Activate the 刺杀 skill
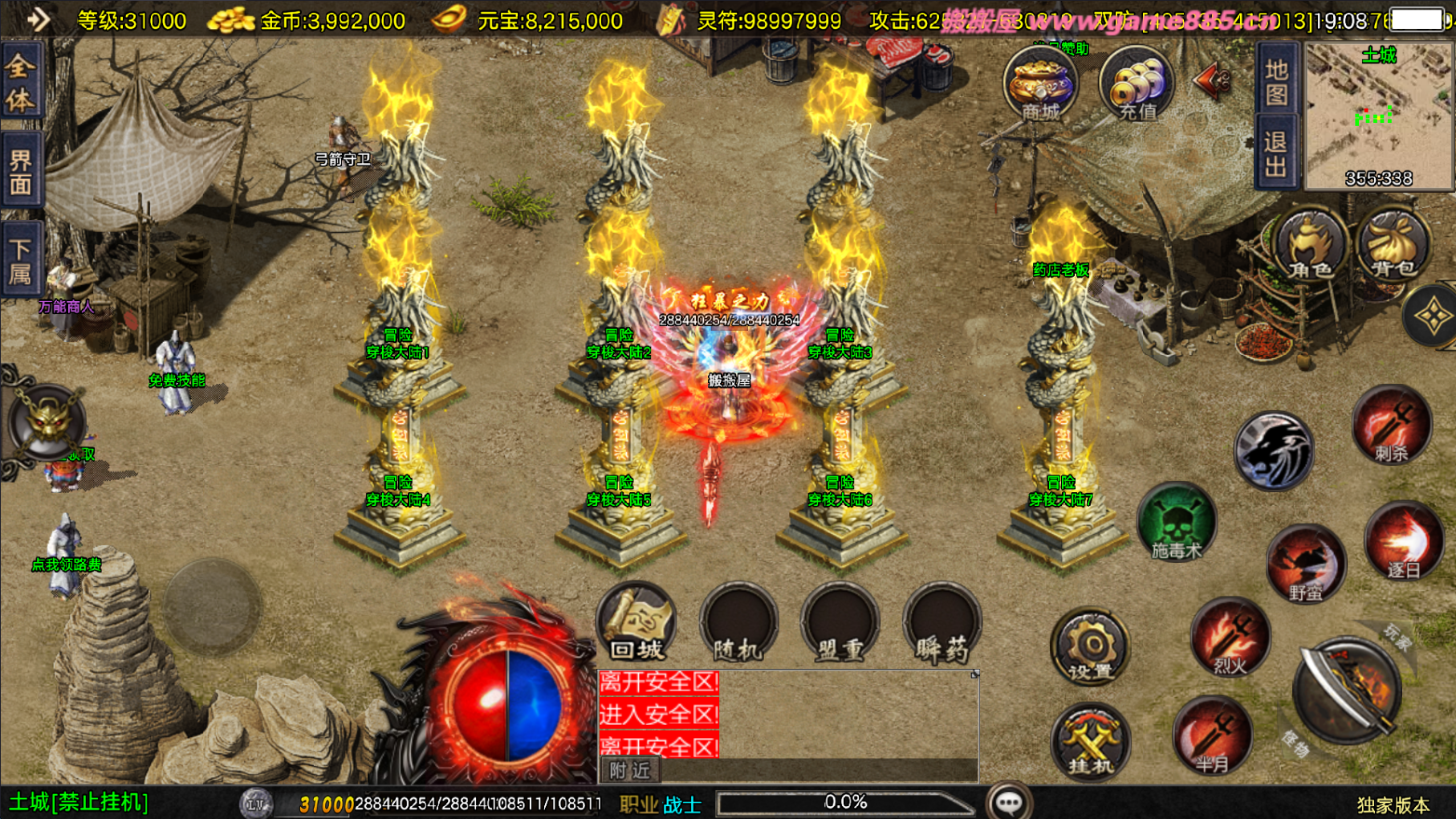 point(1392,426)
